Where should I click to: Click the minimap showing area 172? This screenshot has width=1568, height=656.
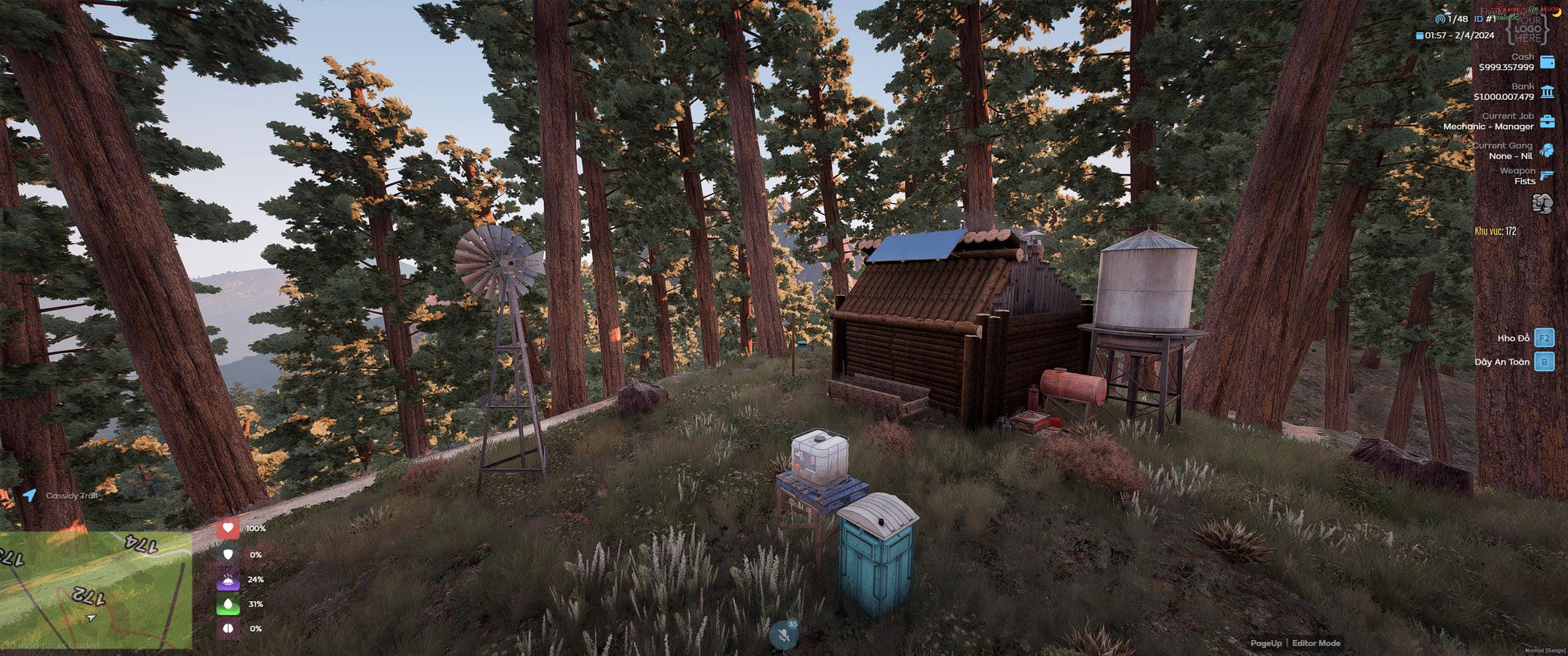[96, 589]
